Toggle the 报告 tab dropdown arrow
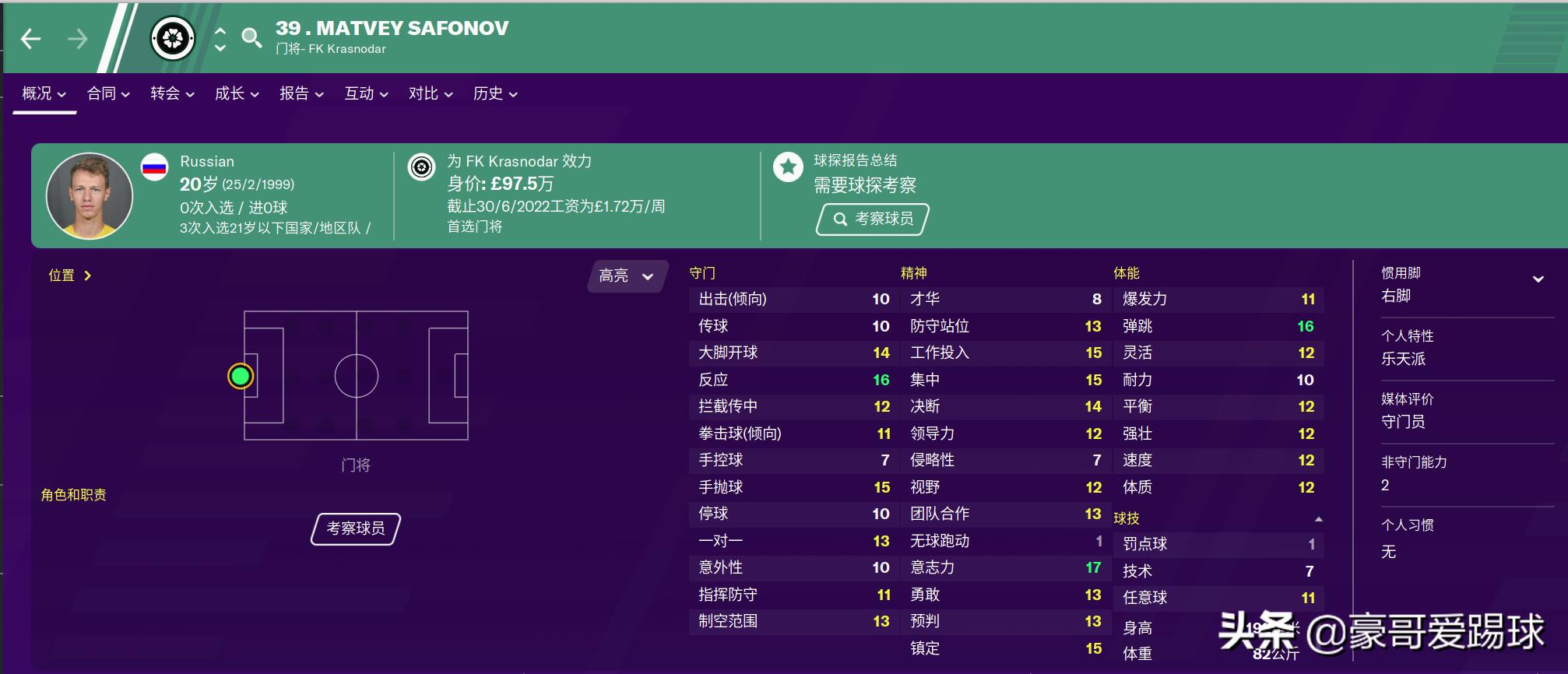The image size is (1568, 674). click(322, 94)
